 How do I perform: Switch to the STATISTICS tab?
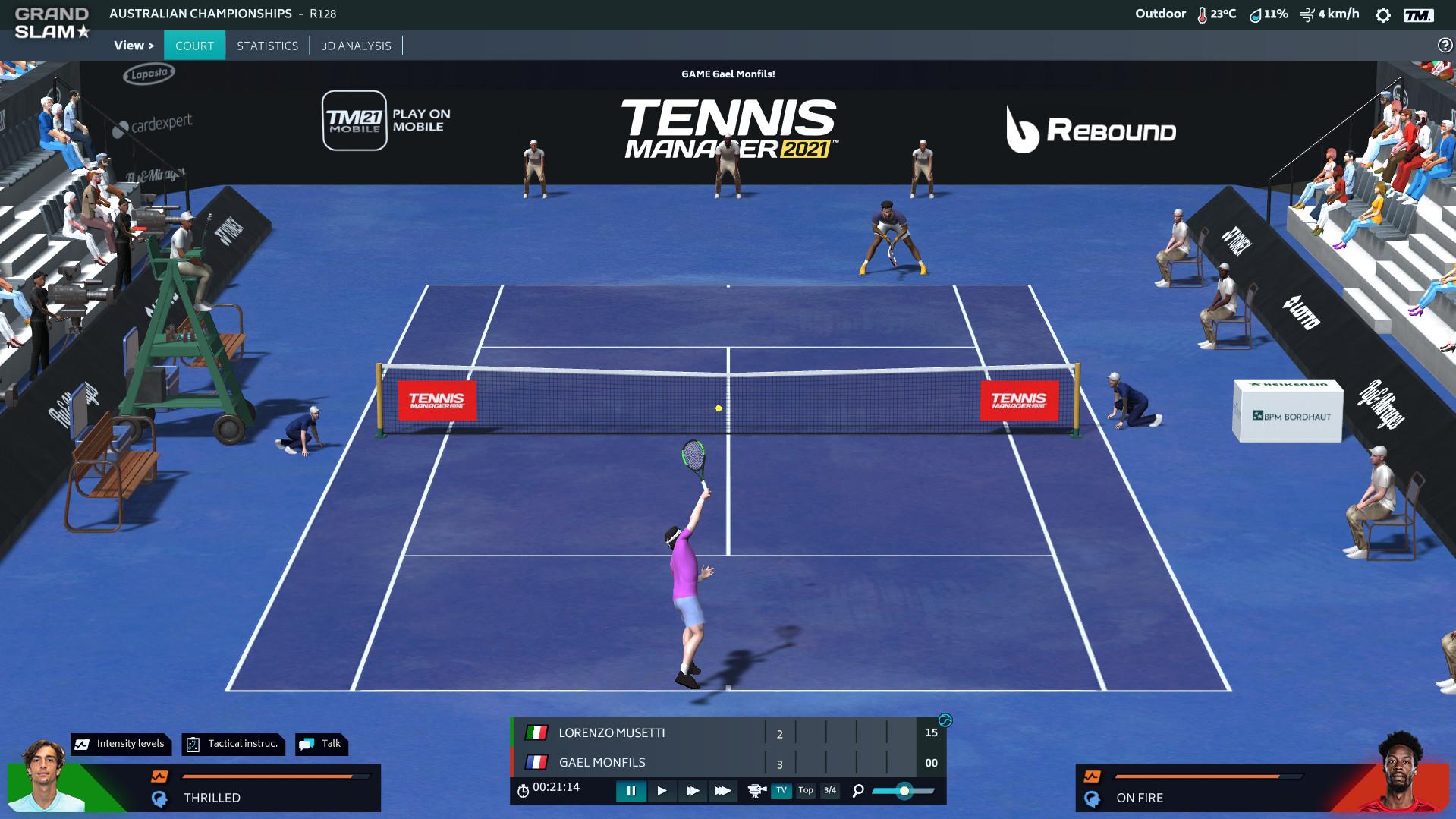click(x=267, y=46)
